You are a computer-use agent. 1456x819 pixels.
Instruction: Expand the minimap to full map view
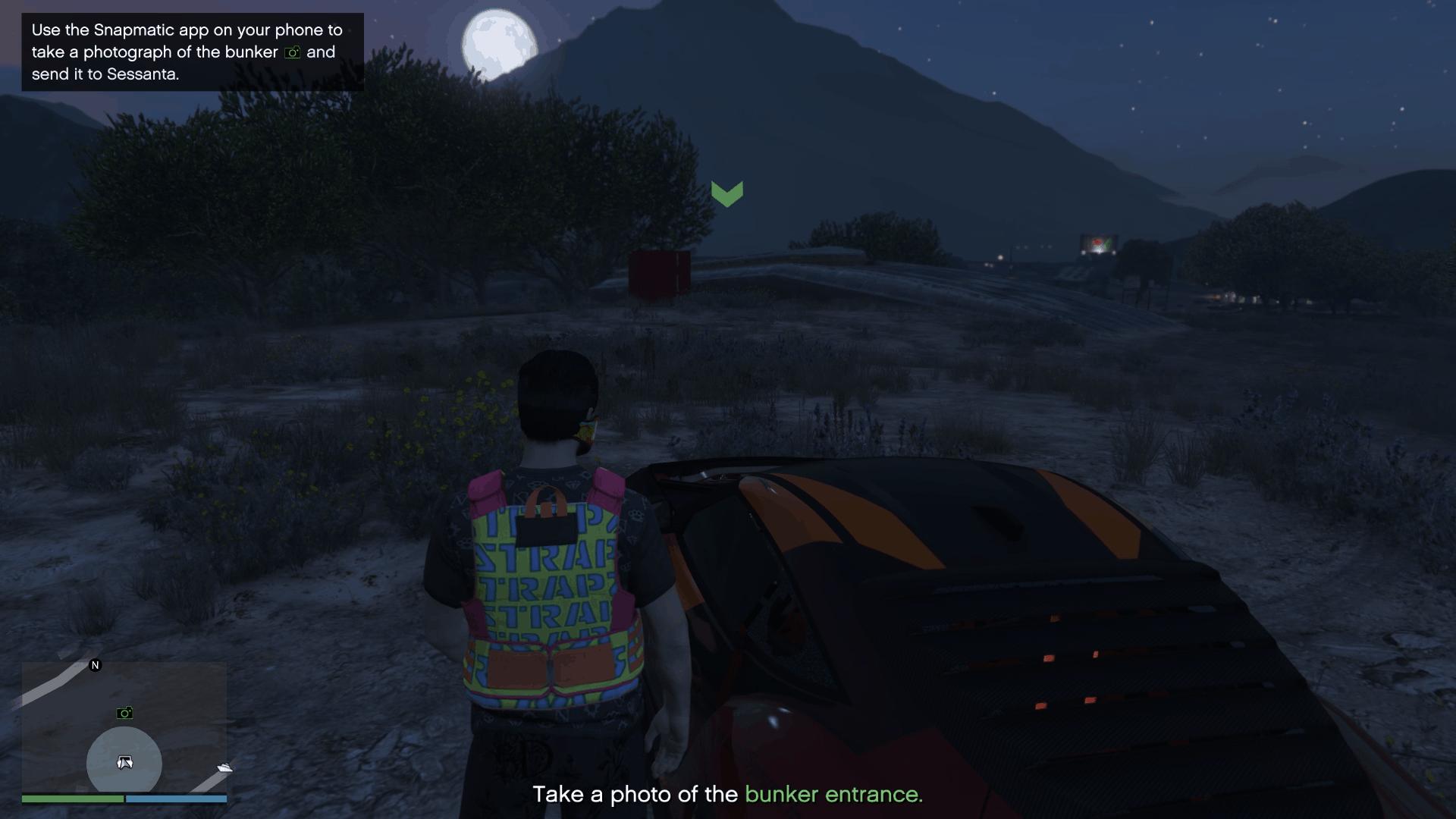tap(124, 728)
